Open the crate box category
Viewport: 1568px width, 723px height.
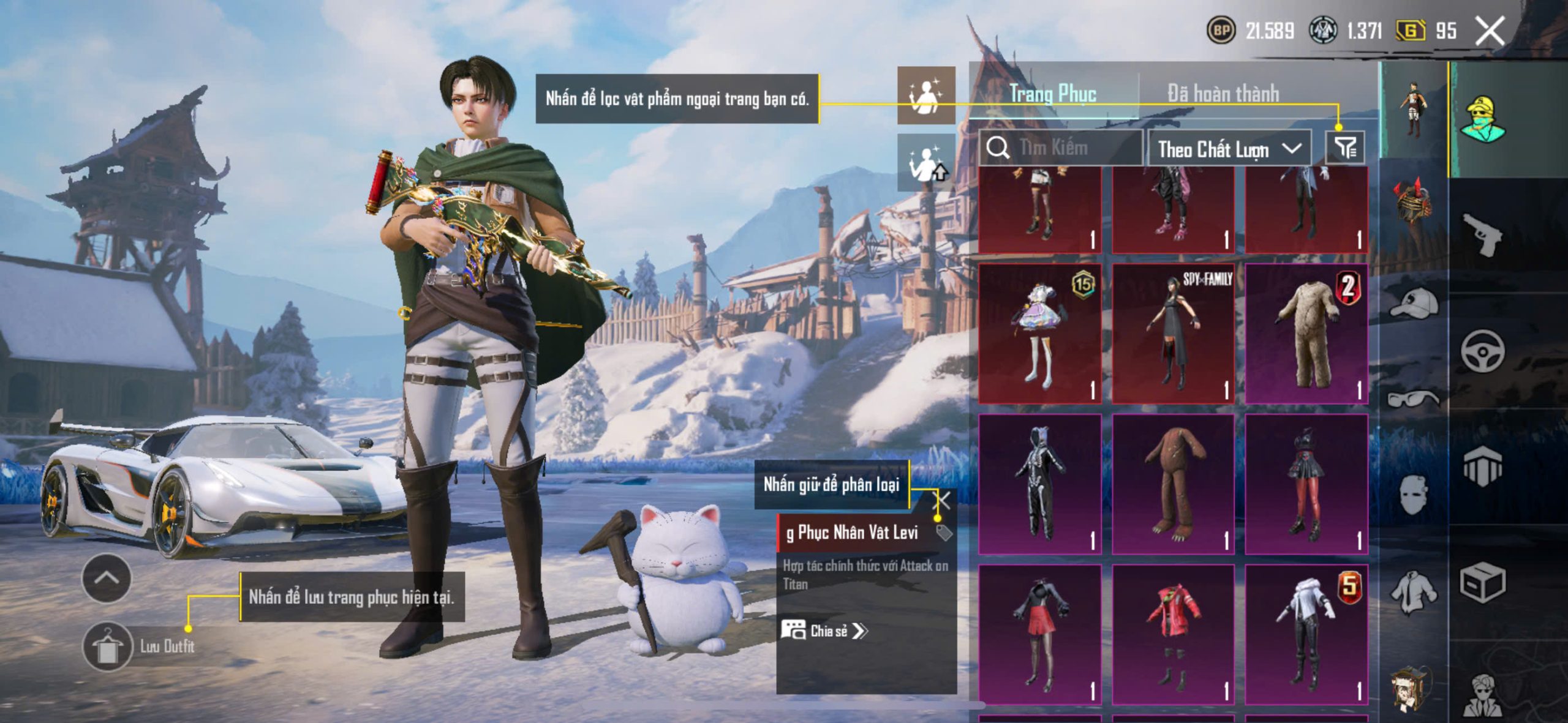(1482, 583)
